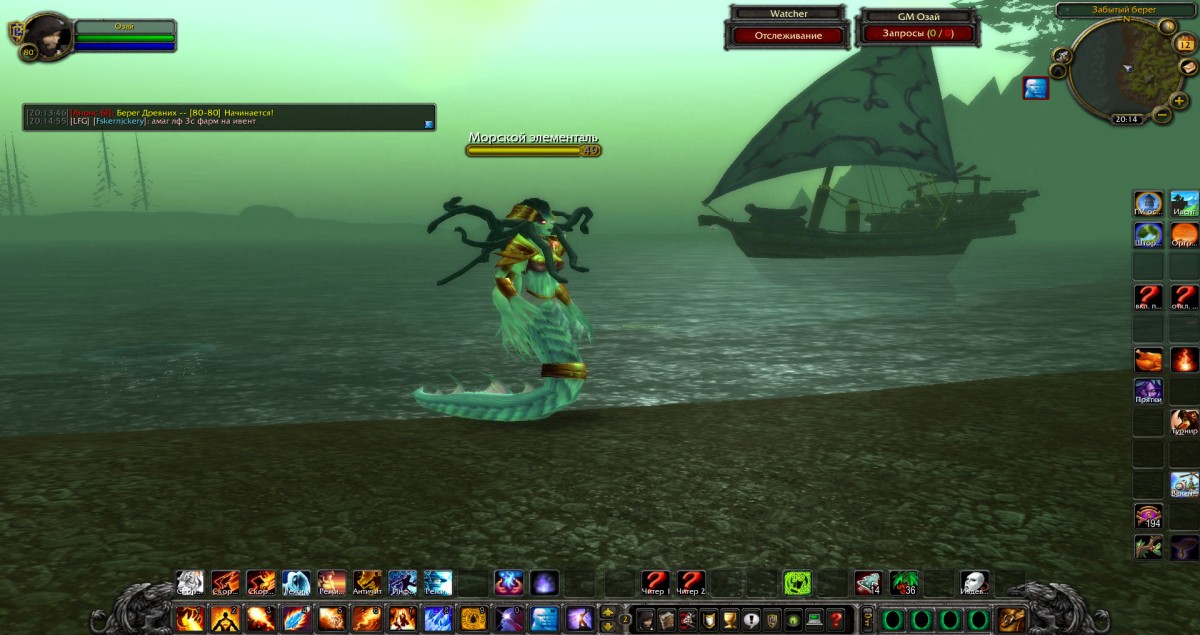
Task: Open the backpack at the bar's end
Action: pos(1011,619)
